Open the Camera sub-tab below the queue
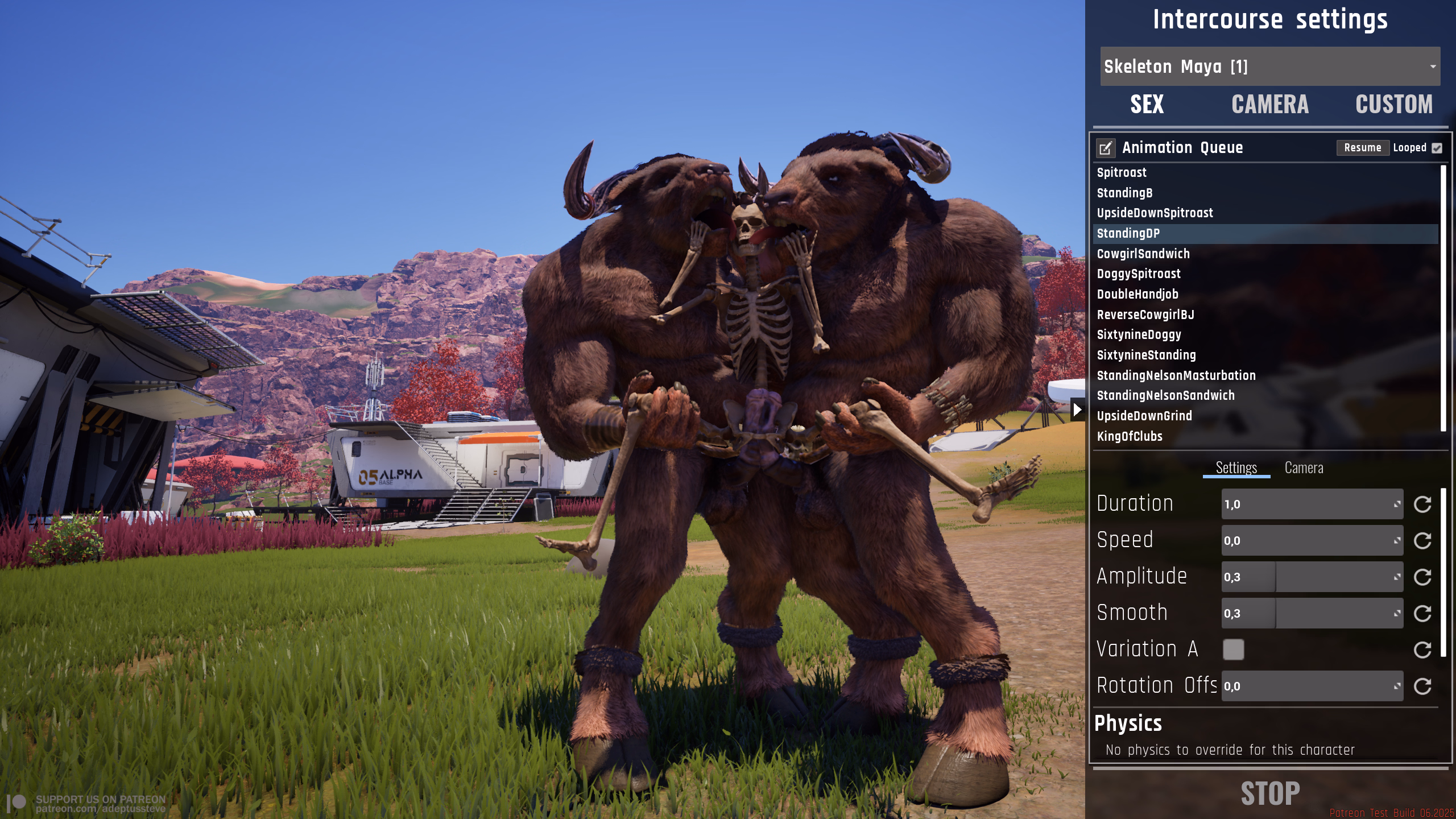Viewport: 1456px width, 819px height. point(1304,468)
